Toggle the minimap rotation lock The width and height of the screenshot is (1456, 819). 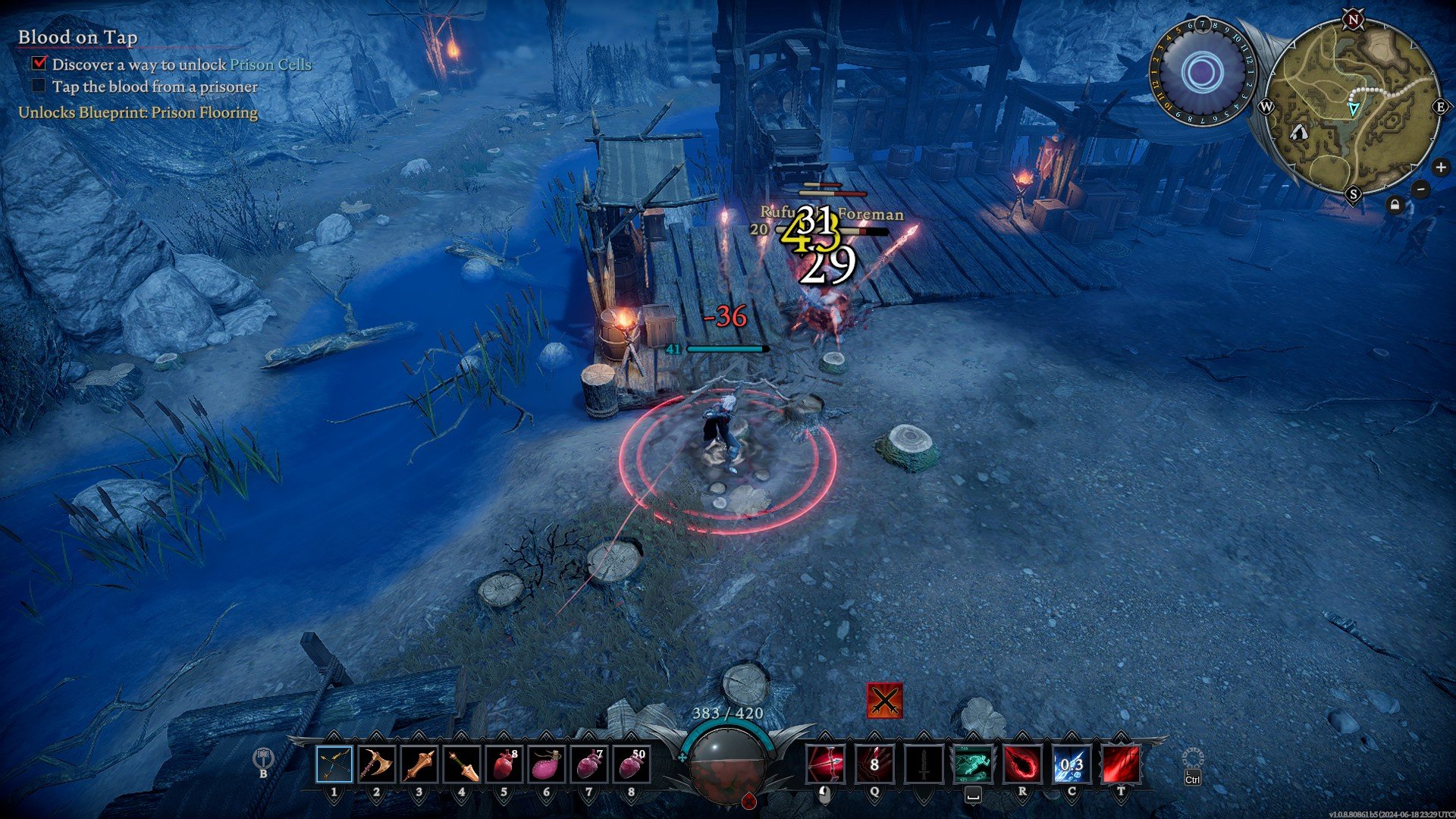click(1395, 205)
